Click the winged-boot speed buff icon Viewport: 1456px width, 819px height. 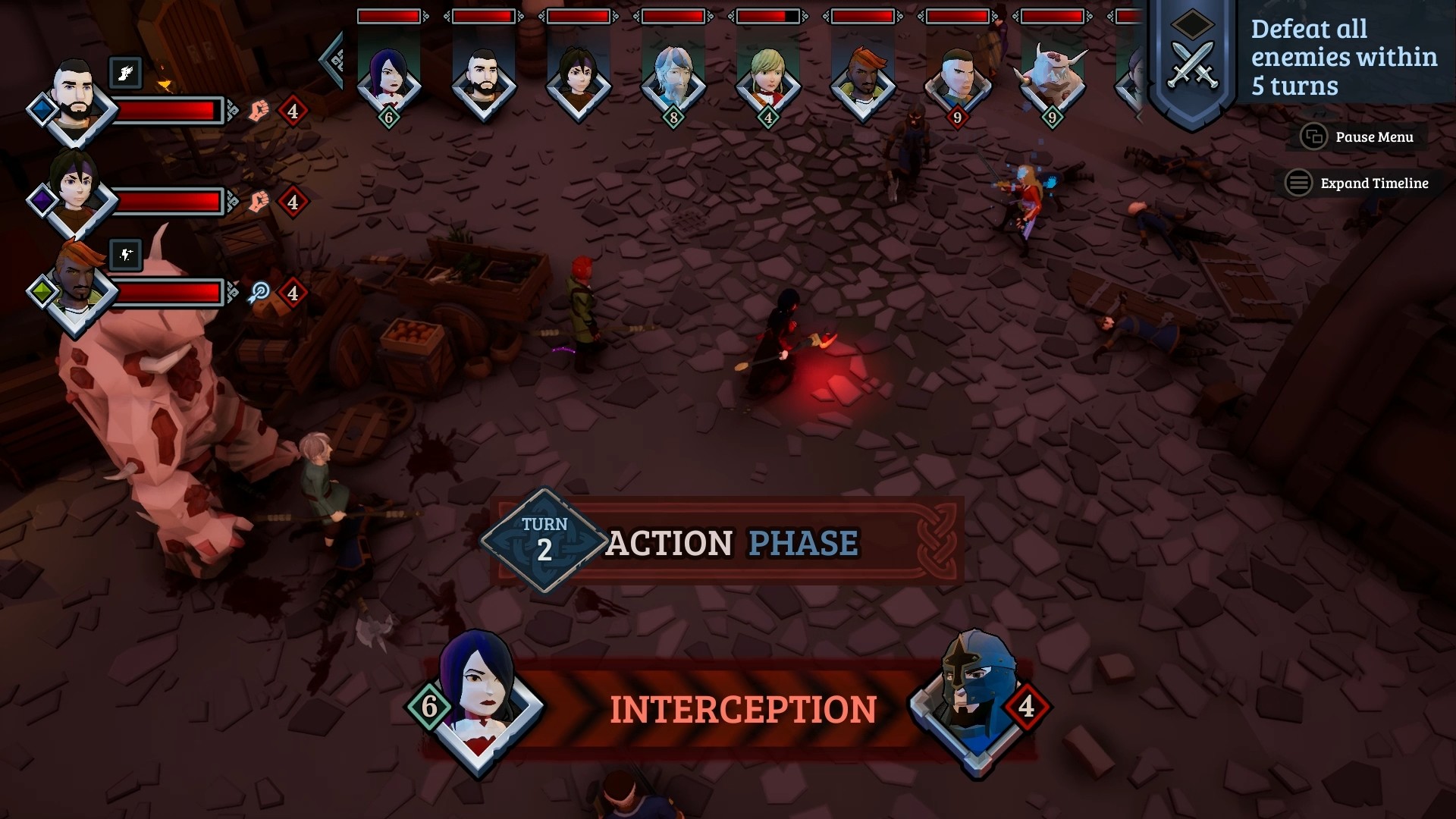coord(127,73)
